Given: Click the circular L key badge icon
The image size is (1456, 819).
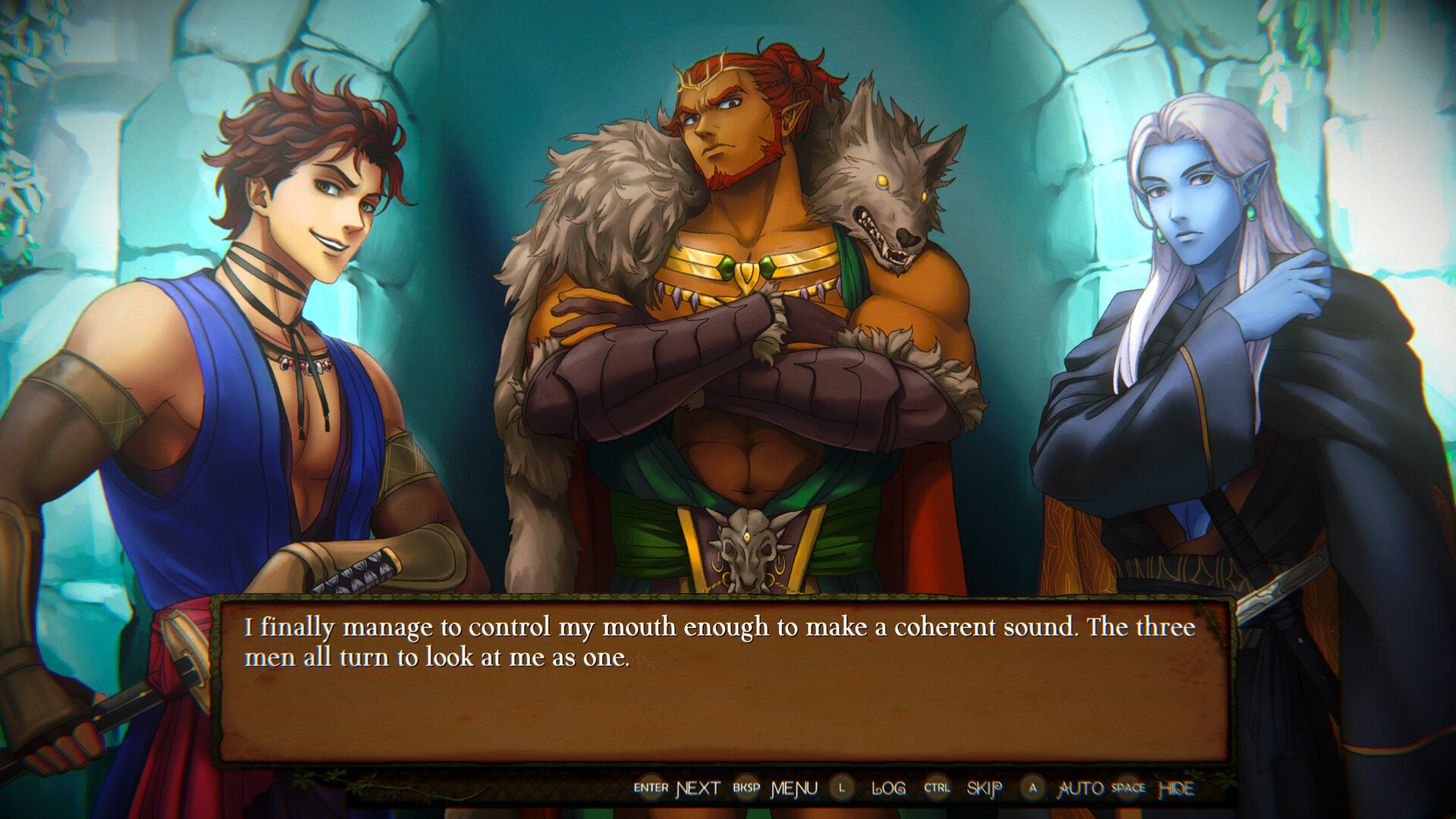Looking at the screenshot, I should [842, 789].
